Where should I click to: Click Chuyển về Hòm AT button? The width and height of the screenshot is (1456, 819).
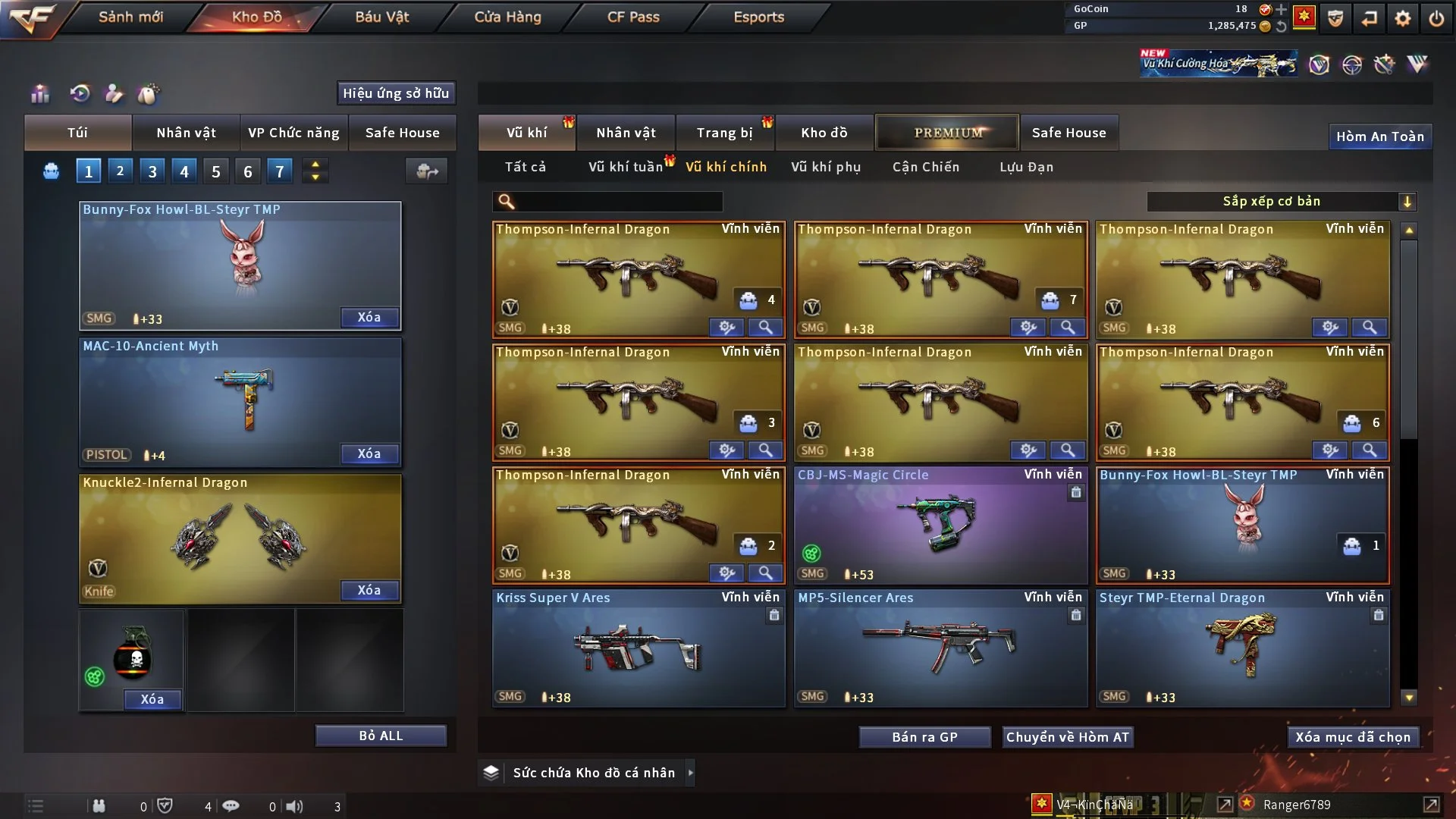pos(1067,737)
